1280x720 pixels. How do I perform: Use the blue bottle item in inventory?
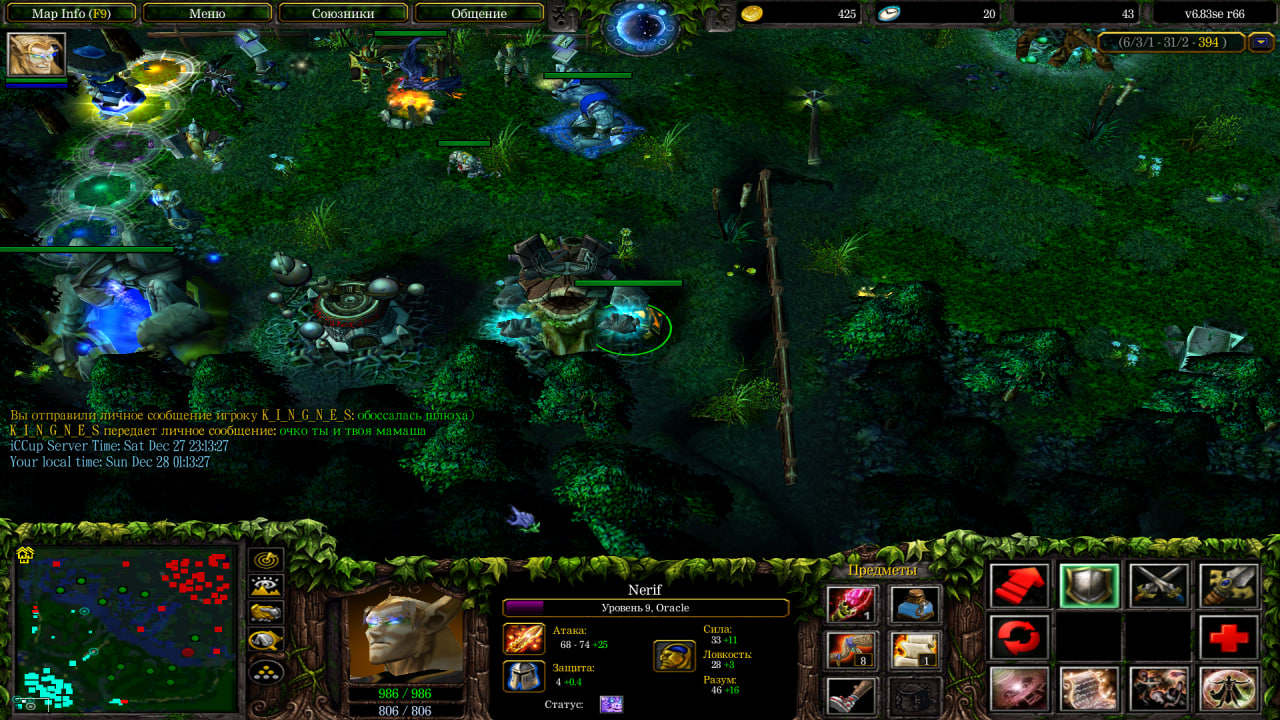point(915,604)
